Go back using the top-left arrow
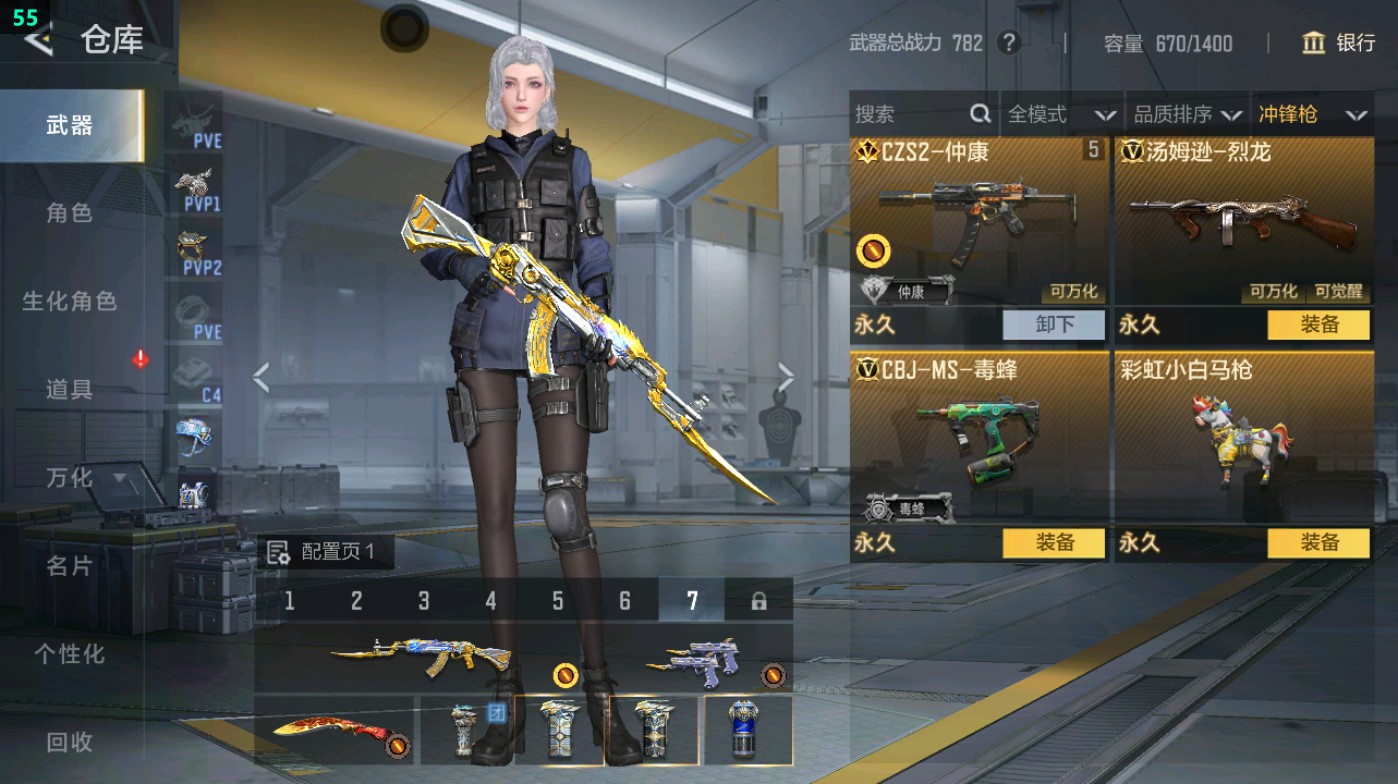This screenshot has width=1398, height=784. click(x=38, y=40)
